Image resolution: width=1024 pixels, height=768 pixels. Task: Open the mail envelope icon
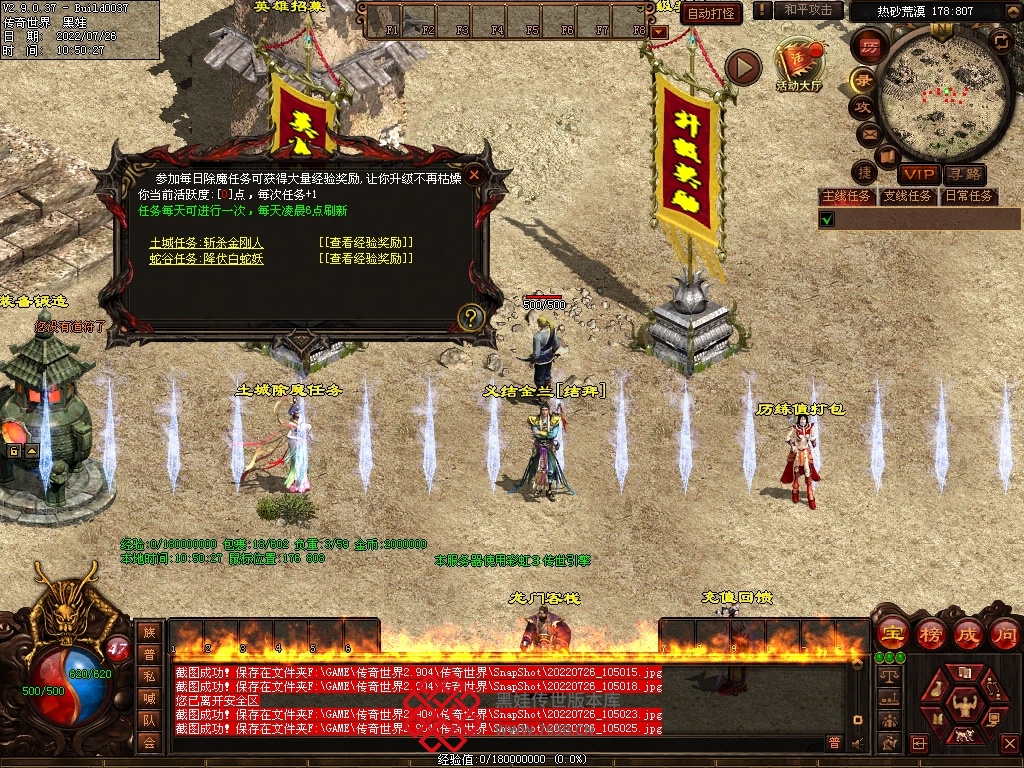[868, 133]
